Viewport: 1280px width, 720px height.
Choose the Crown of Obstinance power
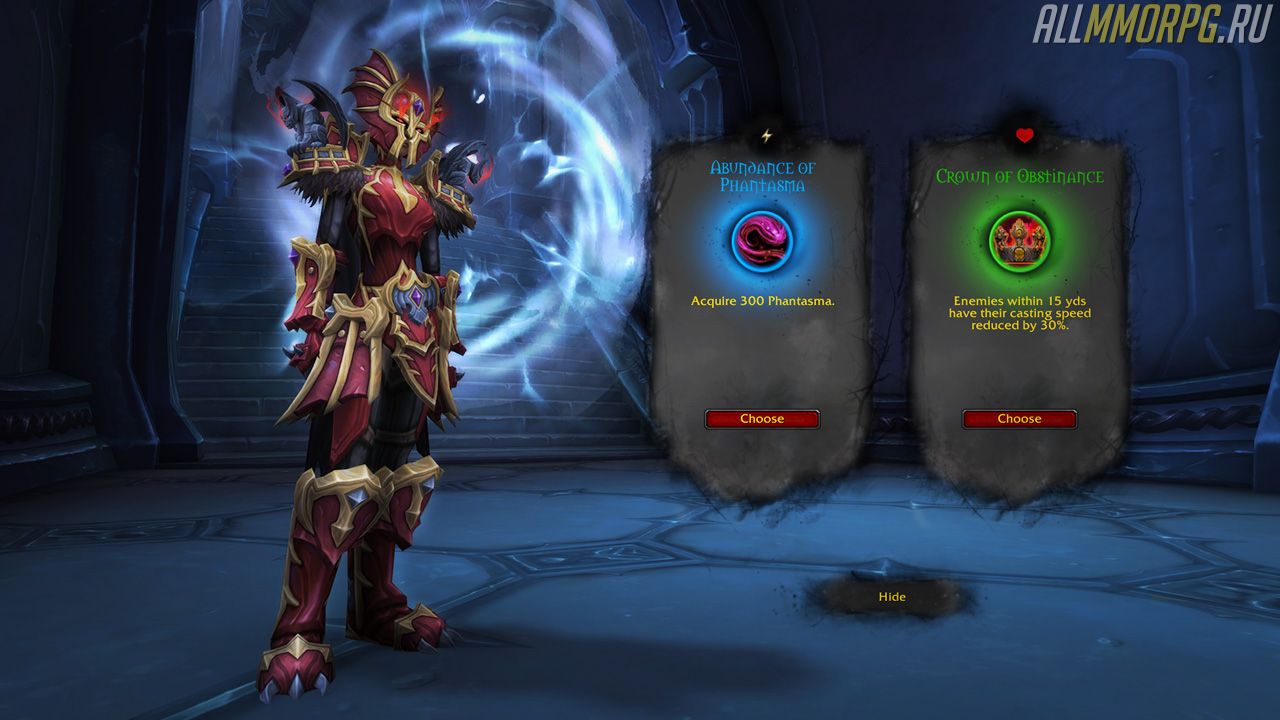[x=1019, y=419]
